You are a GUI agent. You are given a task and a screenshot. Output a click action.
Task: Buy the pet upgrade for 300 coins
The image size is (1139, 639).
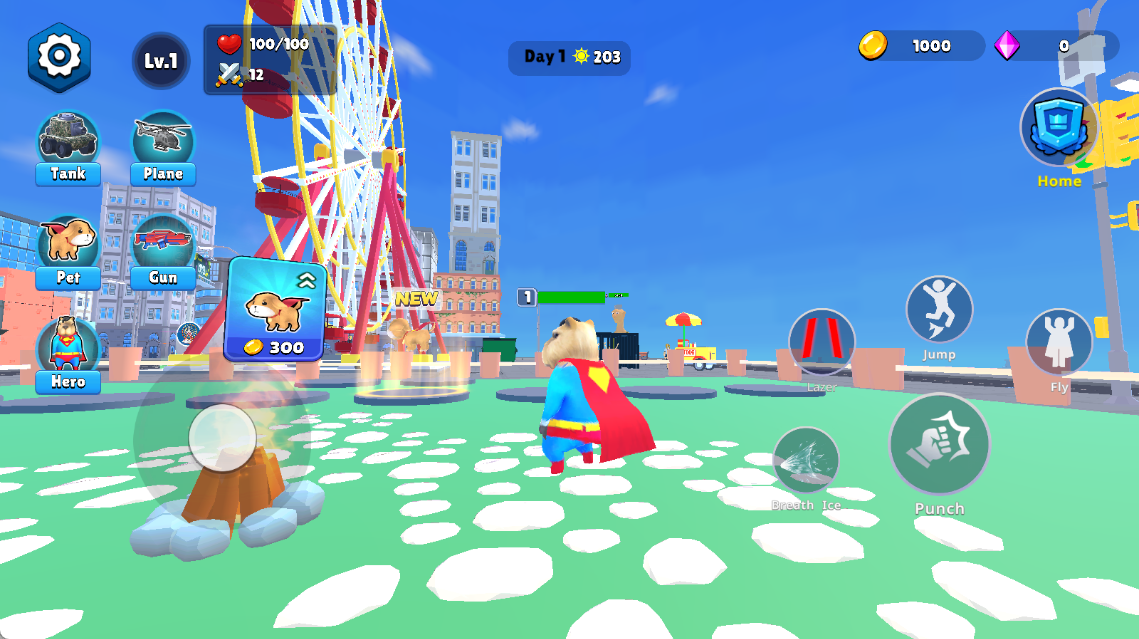point(275,310)
